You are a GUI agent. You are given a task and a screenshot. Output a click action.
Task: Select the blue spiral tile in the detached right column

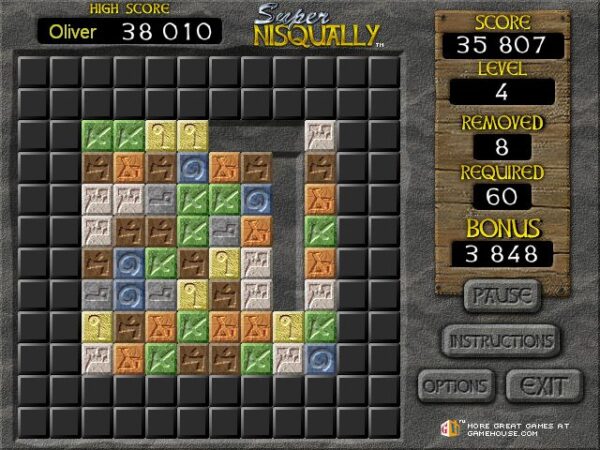(320, 358)
